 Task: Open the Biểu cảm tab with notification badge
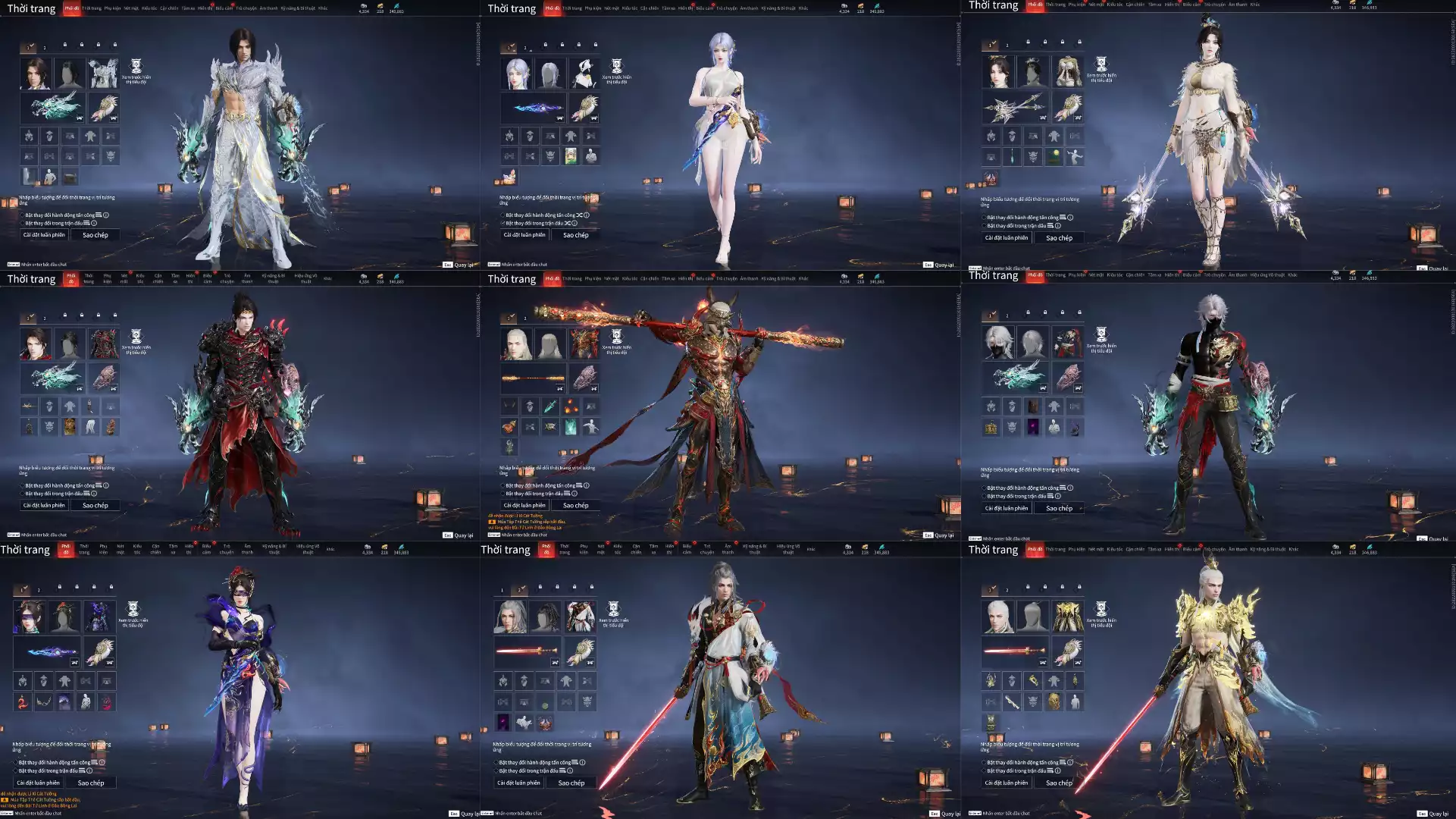pos(224,8)
